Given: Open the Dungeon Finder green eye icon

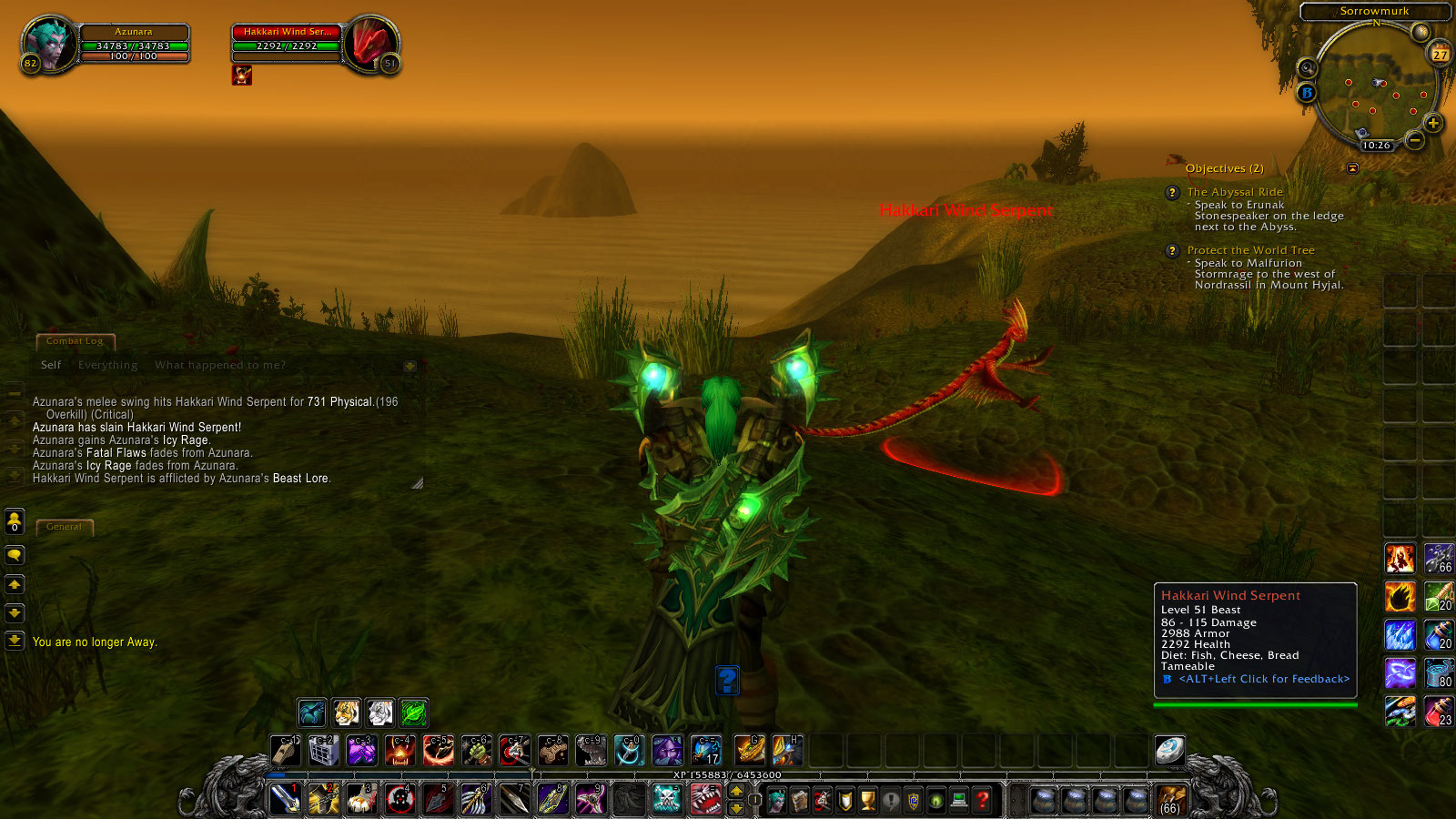Looking at the screenshot, I should tap(936, 800).
